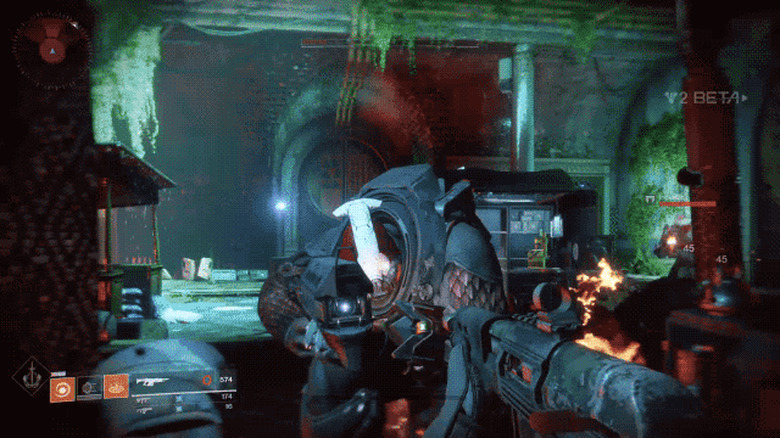This screenshot has height=438, width=780.
Task: Activate the orange grenade ability icon
Action: tap(61, 387)
